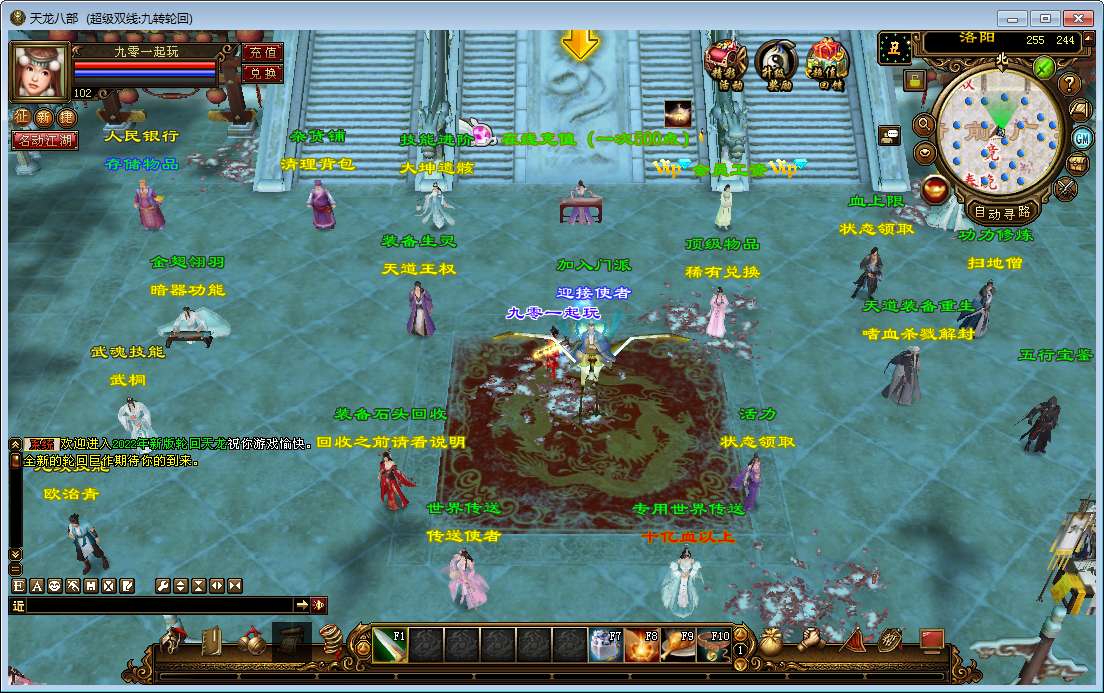Click the 充值 recharge button
Image resolution: width=1104 pixels, height=693 pixels.
(262, 52)
